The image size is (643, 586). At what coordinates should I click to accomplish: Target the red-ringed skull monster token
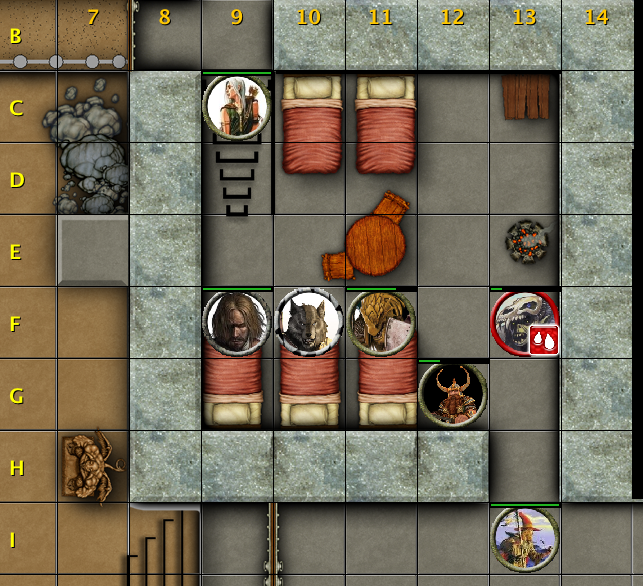522,321
